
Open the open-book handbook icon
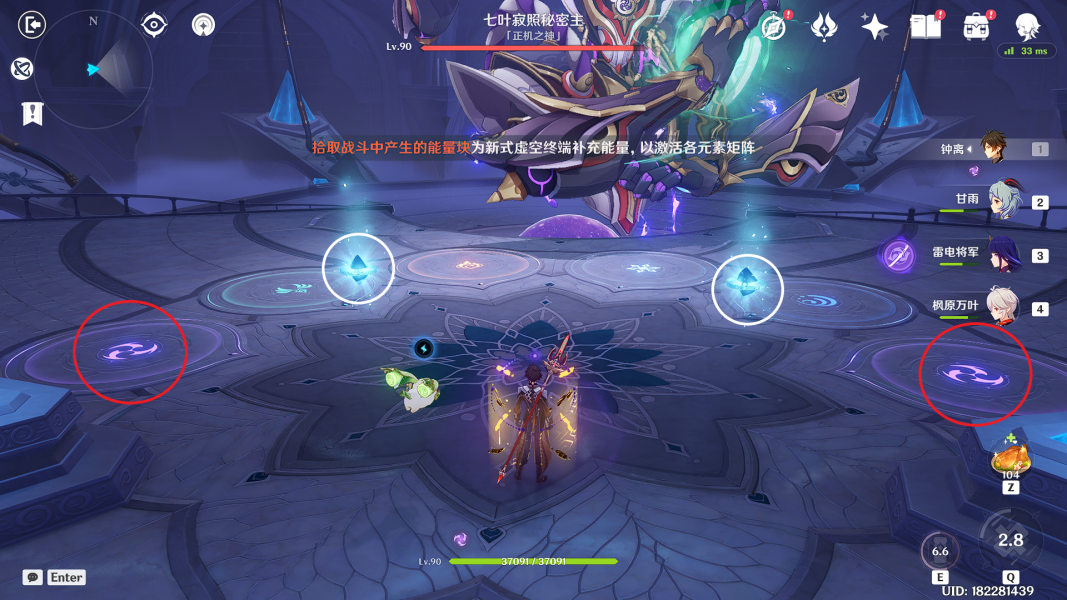pos(926,27)
